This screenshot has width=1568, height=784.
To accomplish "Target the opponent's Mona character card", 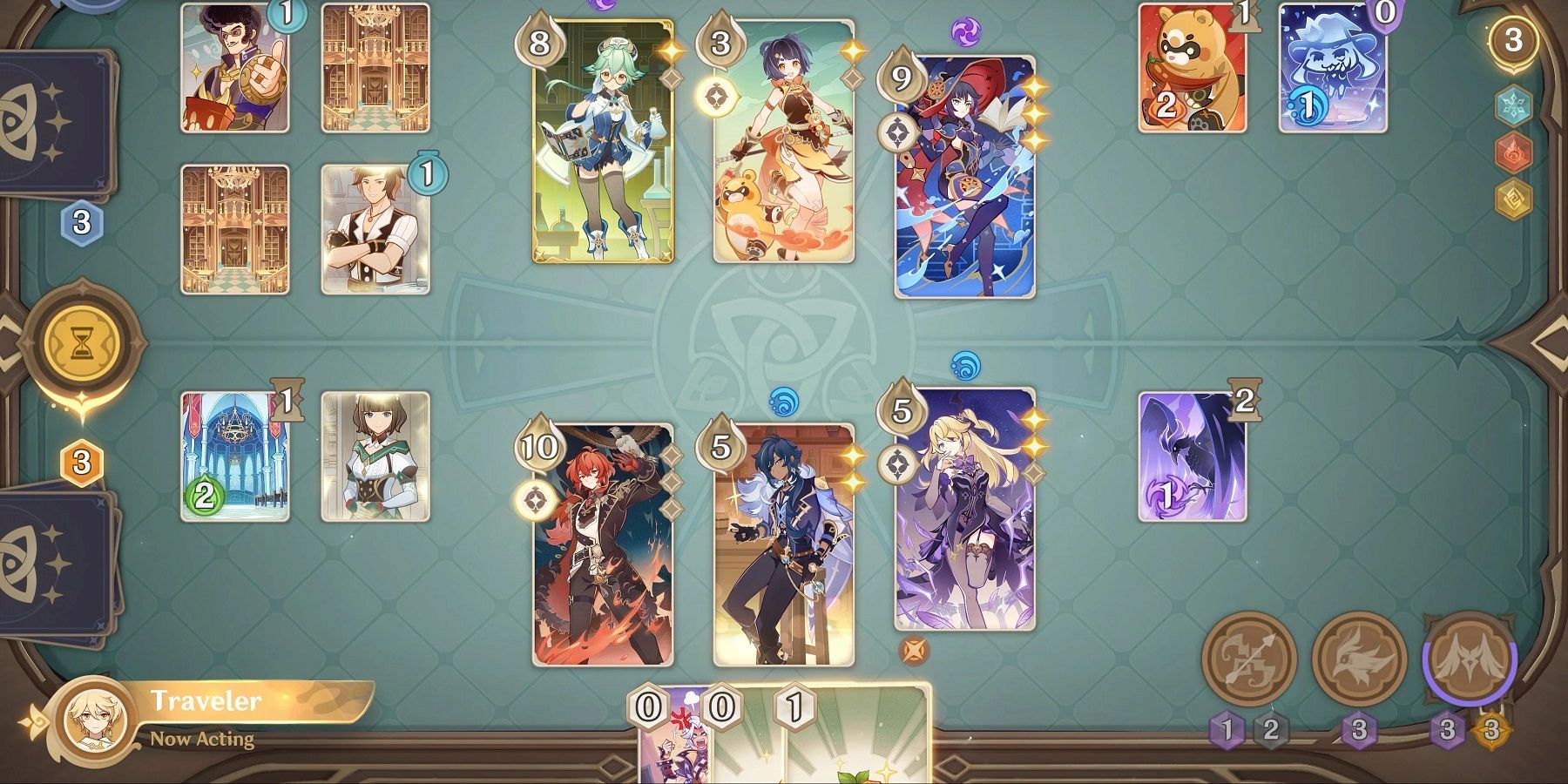I will [964, 179].
